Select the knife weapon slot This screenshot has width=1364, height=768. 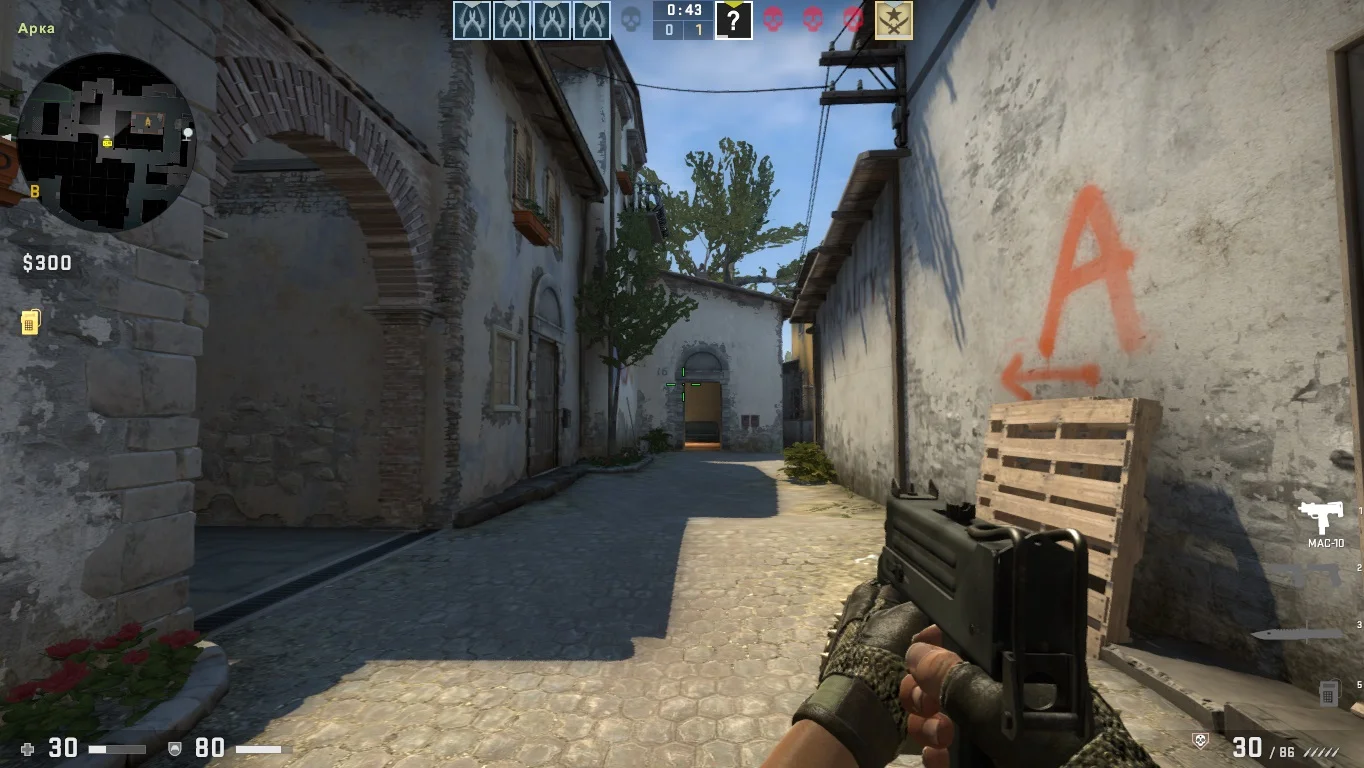1296,634
